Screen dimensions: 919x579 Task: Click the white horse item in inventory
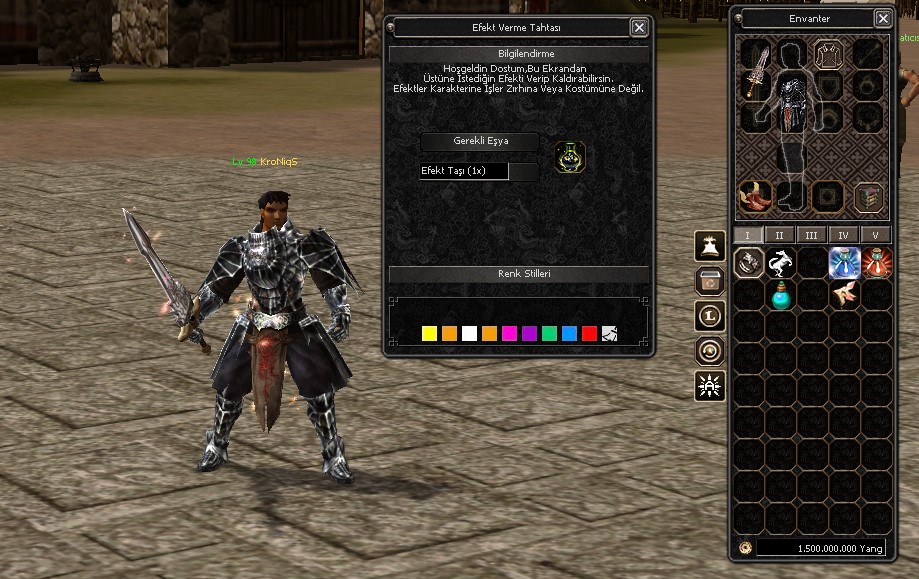coord(779,264)
